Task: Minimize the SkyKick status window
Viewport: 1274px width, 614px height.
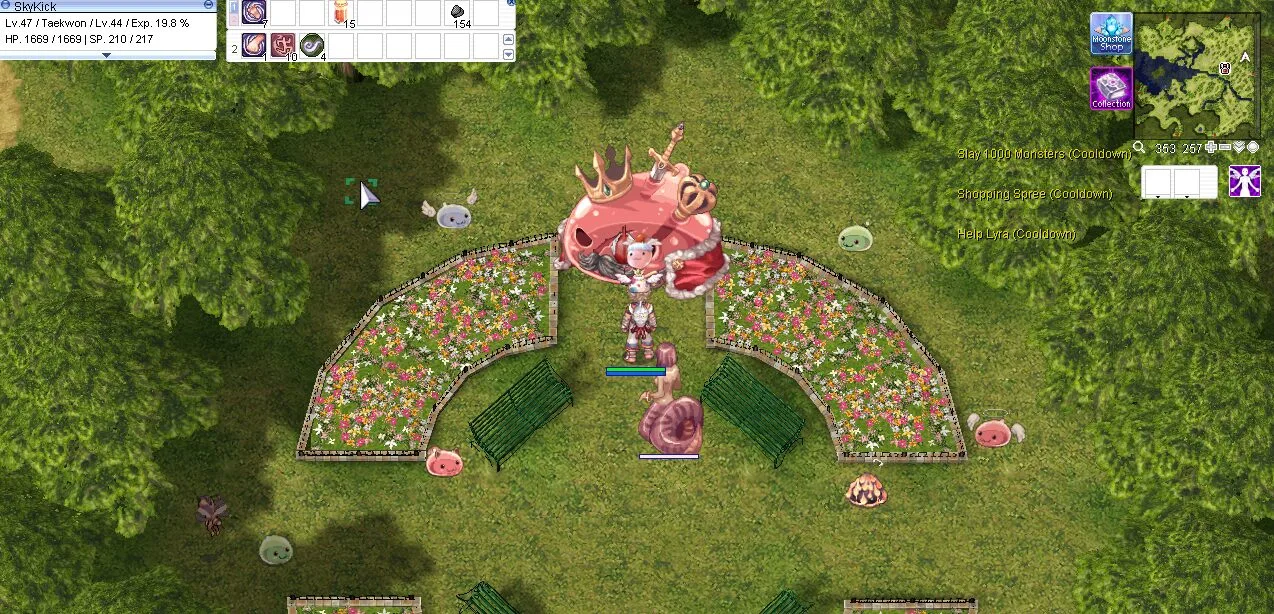Action: click(x=208, y=5)
